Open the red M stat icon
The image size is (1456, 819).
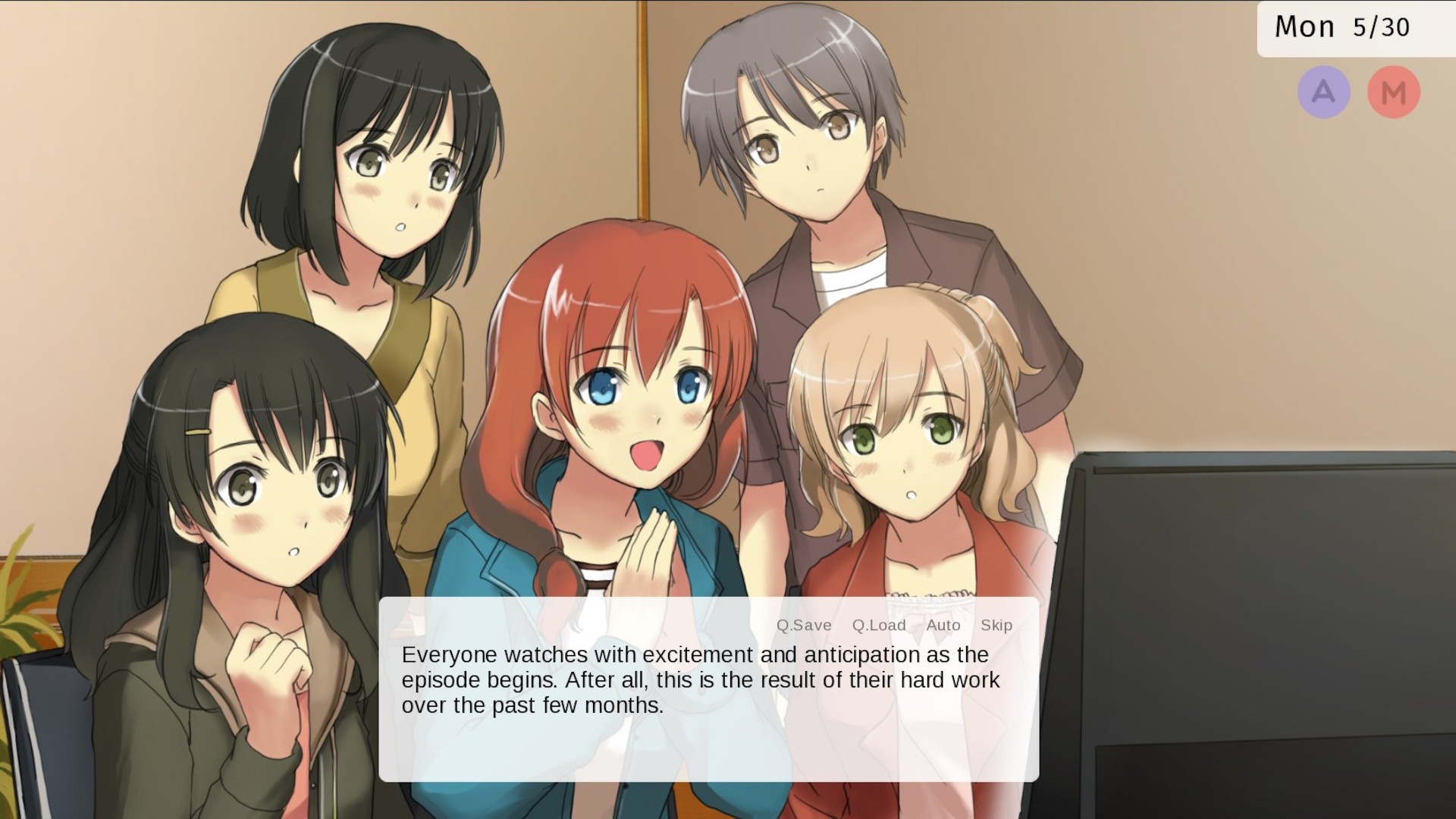click(x=1394, y=91)
